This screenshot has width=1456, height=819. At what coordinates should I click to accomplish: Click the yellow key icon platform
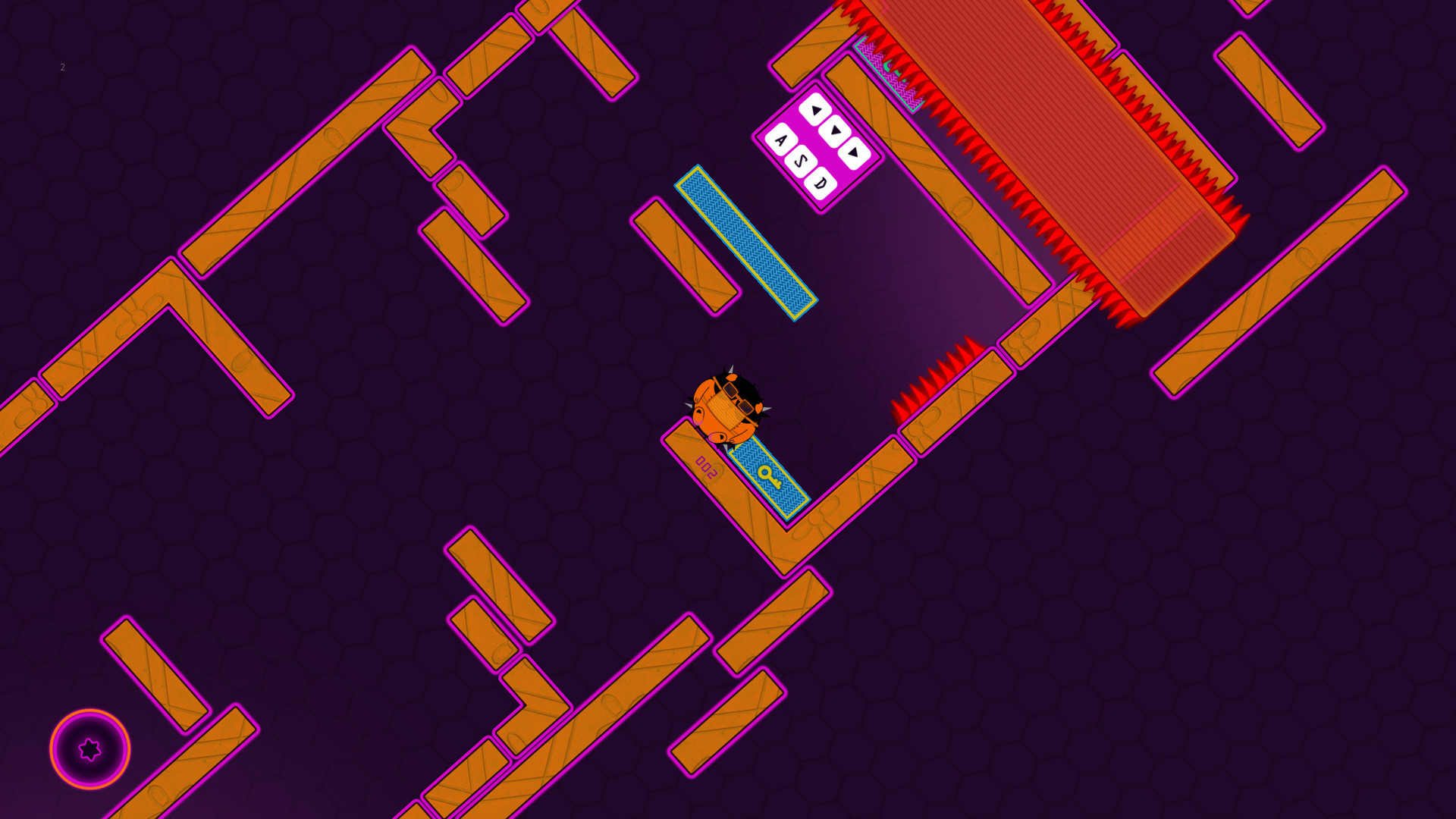click(770, 479)
